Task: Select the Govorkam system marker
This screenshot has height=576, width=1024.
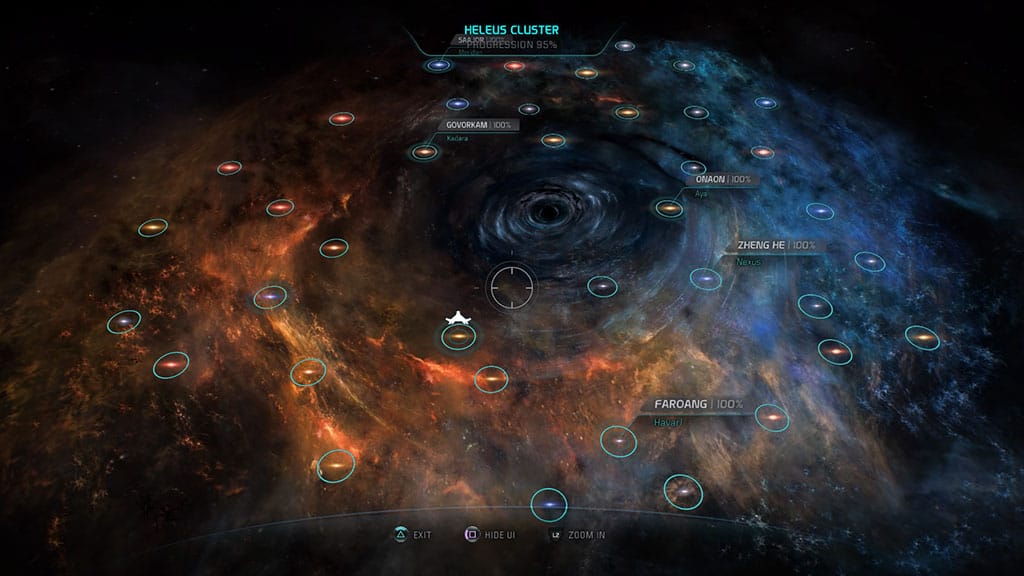Action: (425, 153)
